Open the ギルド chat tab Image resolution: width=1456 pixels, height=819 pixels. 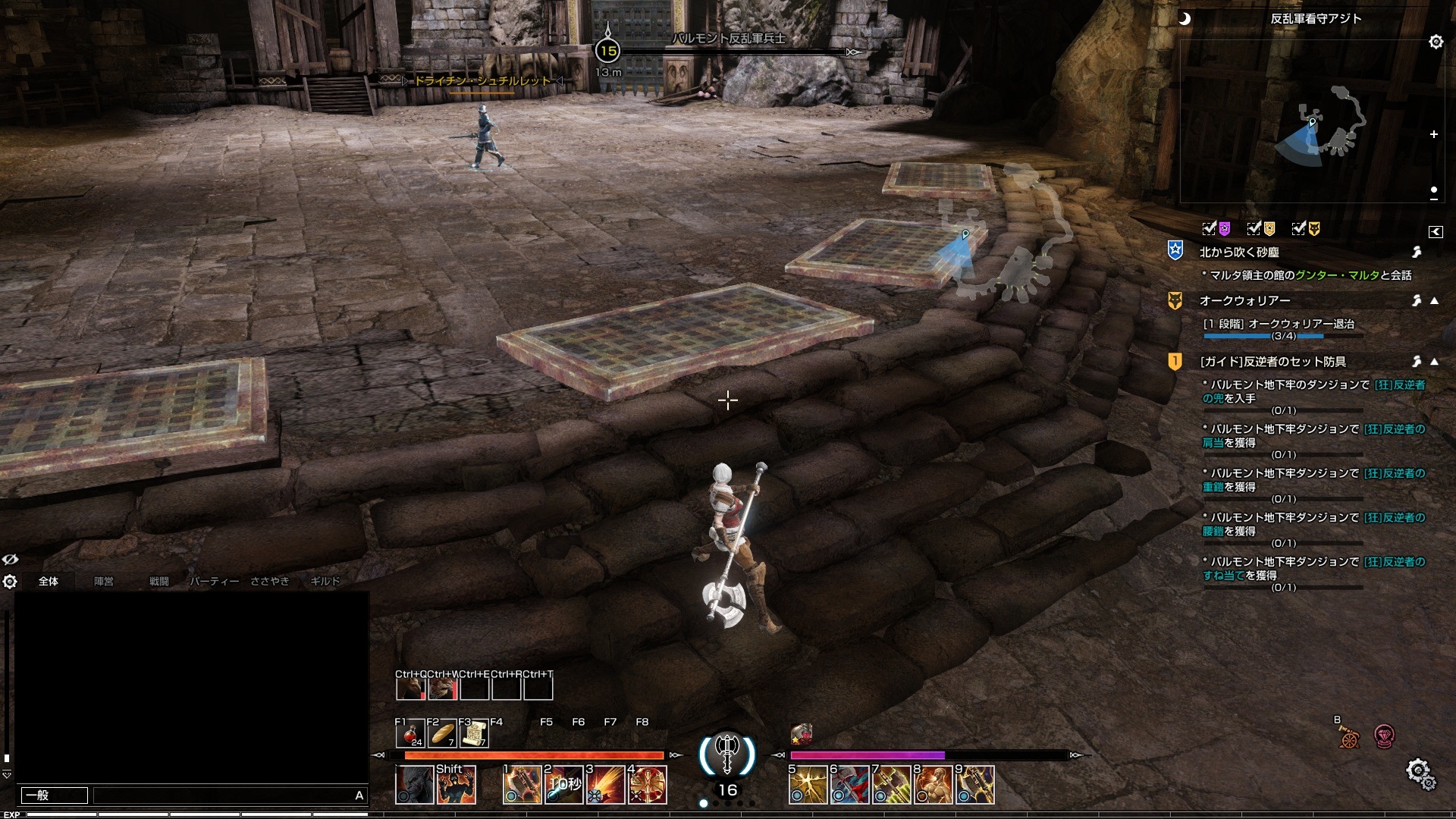coord(325,582)
